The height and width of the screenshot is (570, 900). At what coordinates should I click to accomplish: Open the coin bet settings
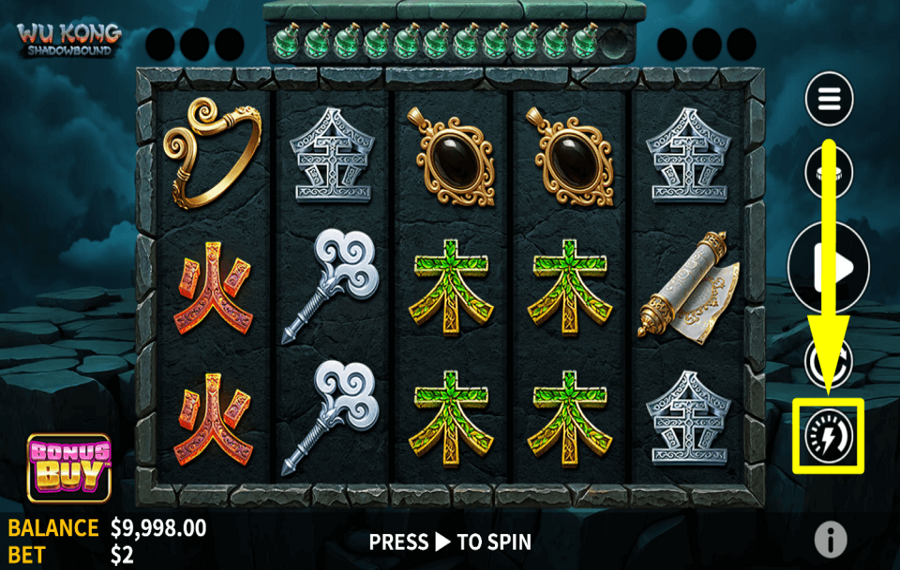[x=829, y=171]
